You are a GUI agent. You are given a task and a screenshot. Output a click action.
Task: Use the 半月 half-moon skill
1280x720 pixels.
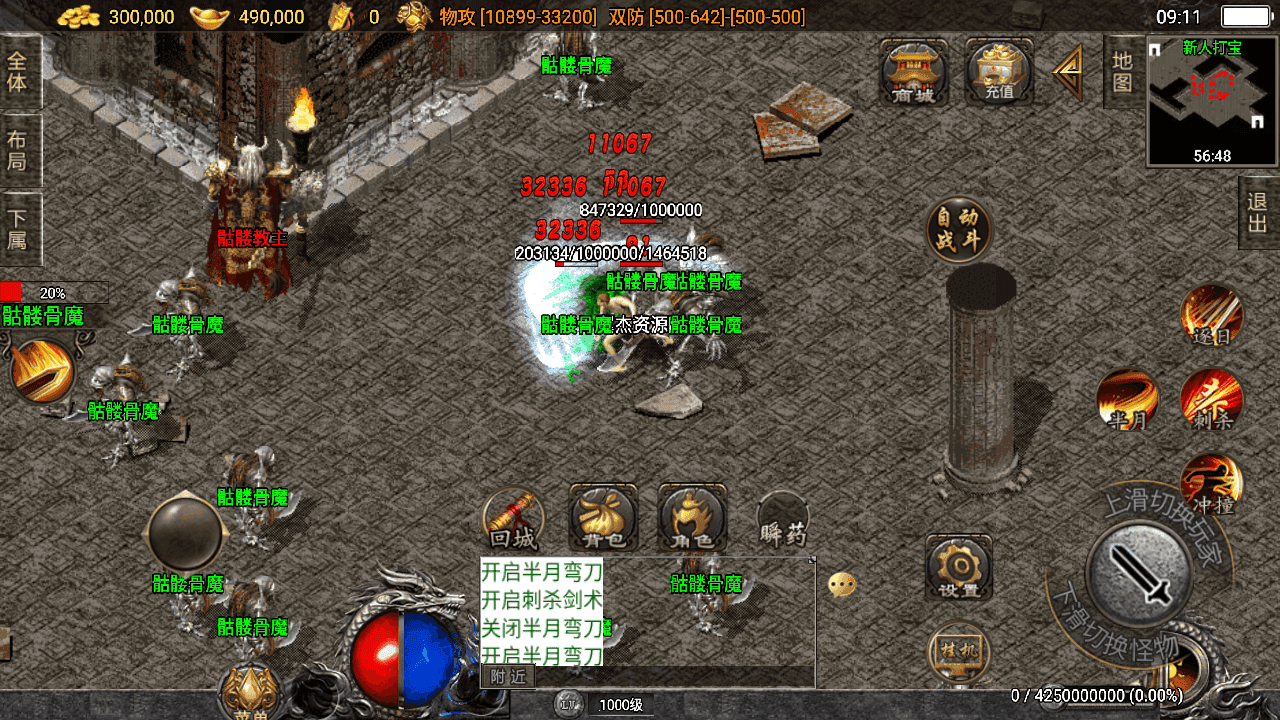pyautogui.click(x=1128, y=400)
